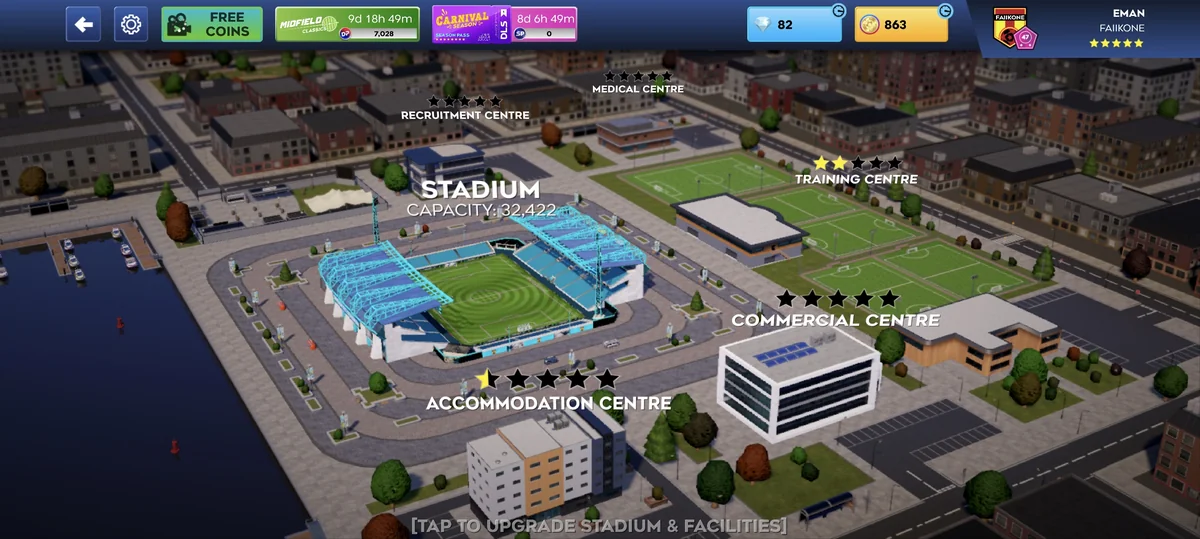1200x539 pixels.
Task: Open the Carnival Season Pass banner
Action: click(x=504, y=24)
